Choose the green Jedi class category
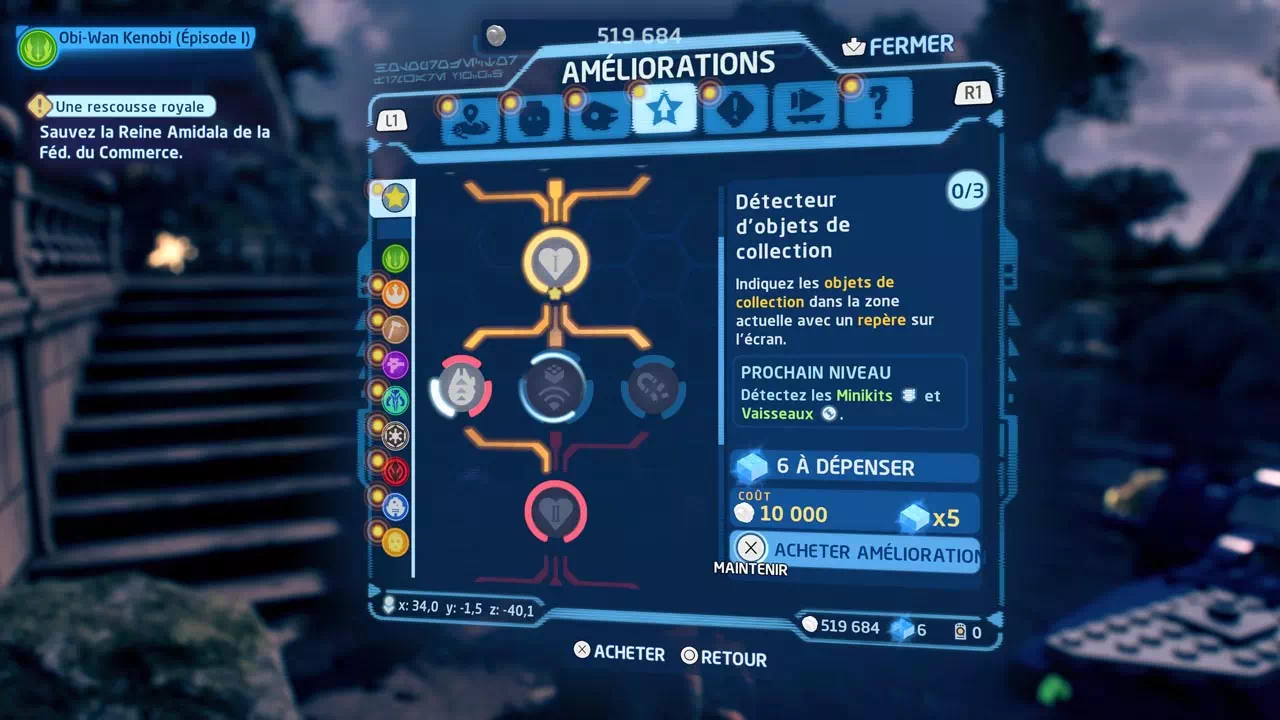 [395, 259]
